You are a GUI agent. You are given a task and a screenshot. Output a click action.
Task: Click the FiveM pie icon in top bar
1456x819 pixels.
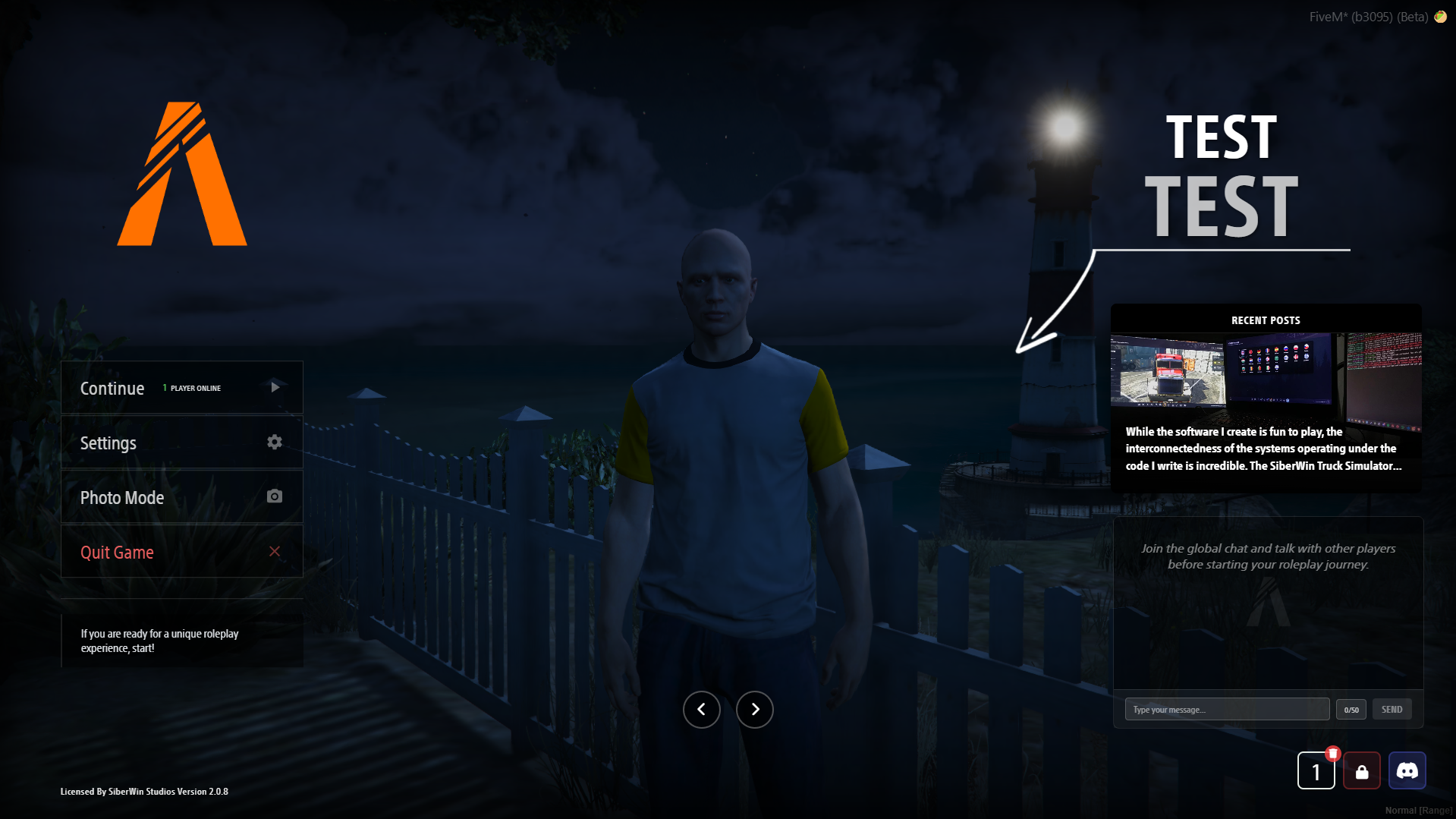click(x=1441, y=16)
